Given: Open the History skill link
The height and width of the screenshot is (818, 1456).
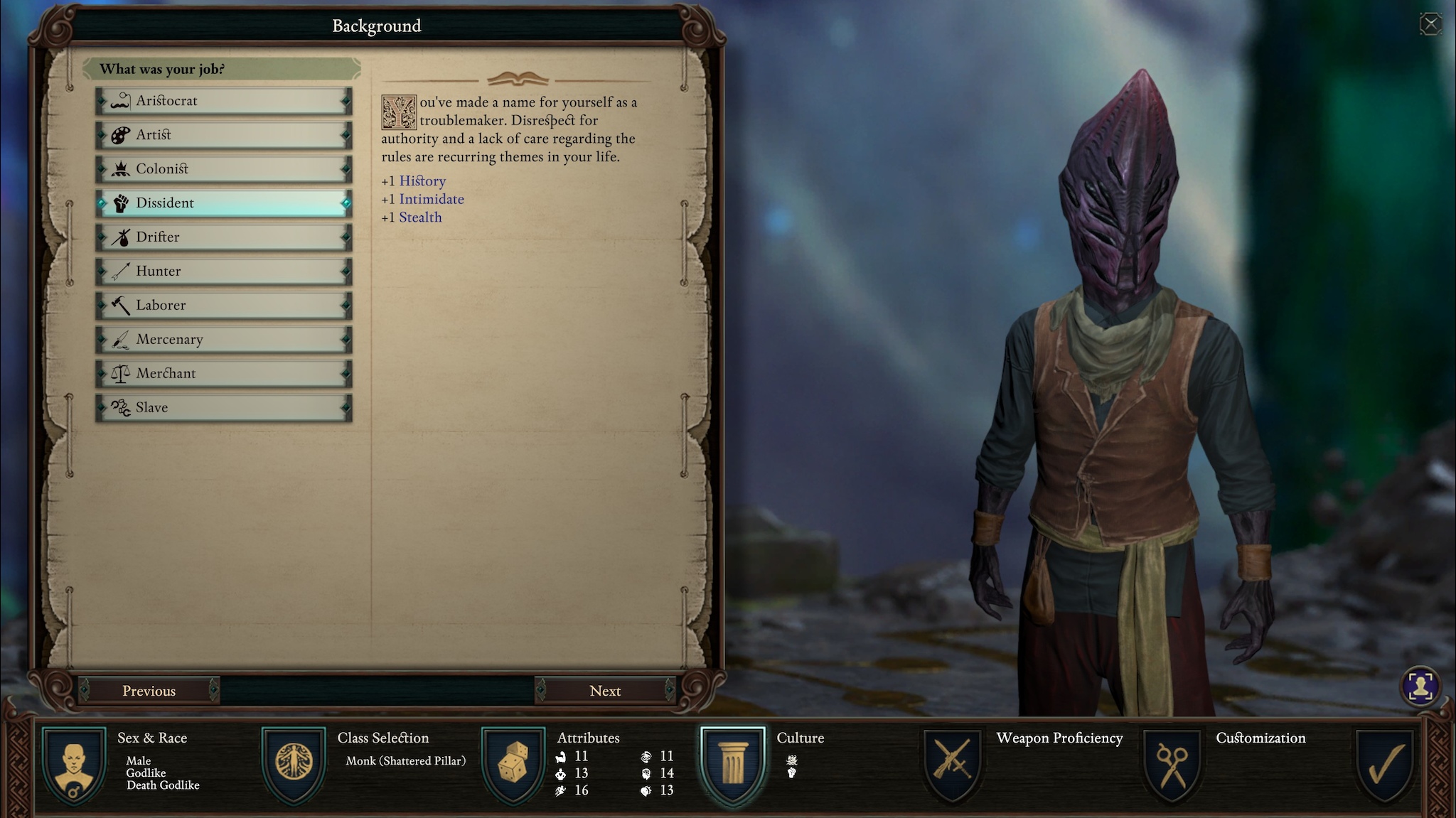Looking at the screenshot, I should [424, 181].
